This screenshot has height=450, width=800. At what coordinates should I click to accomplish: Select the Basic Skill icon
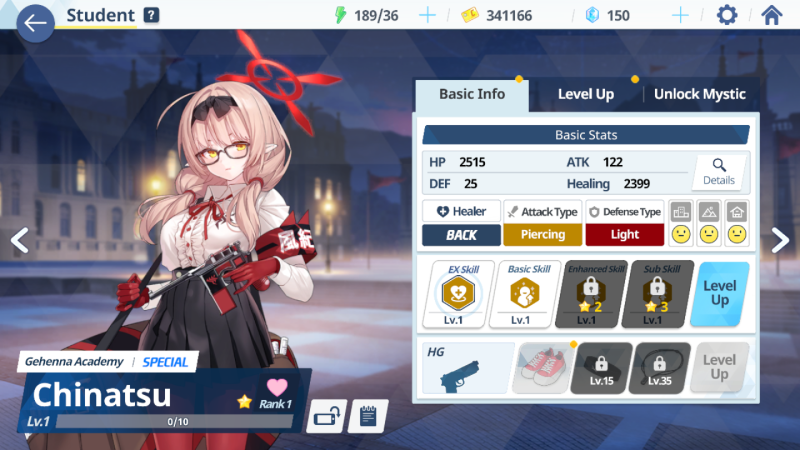pos(521,294)
